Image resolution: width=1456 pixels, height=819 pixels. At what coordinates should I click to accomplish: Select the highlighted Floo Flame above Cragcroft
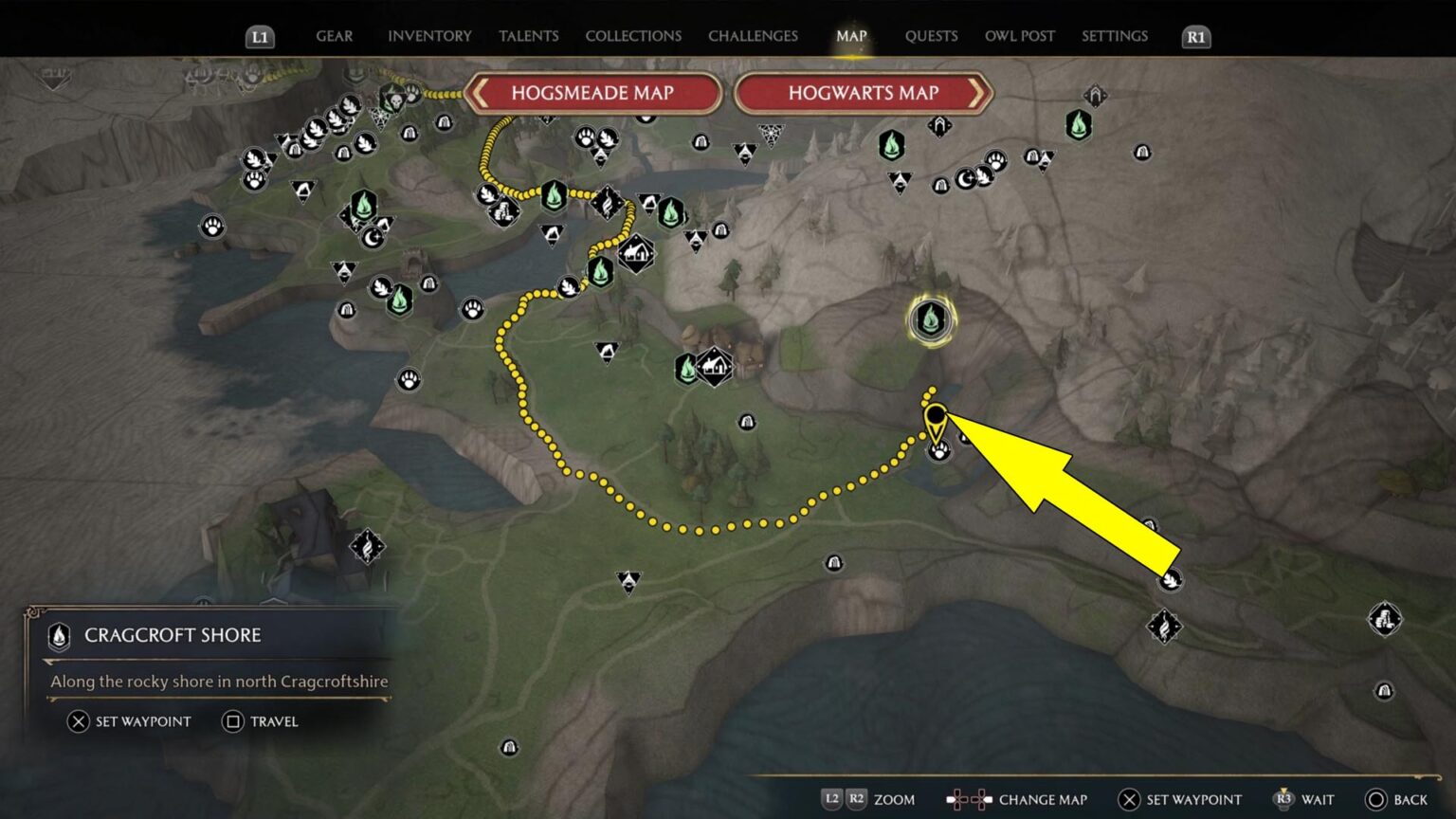coord(931,320)
